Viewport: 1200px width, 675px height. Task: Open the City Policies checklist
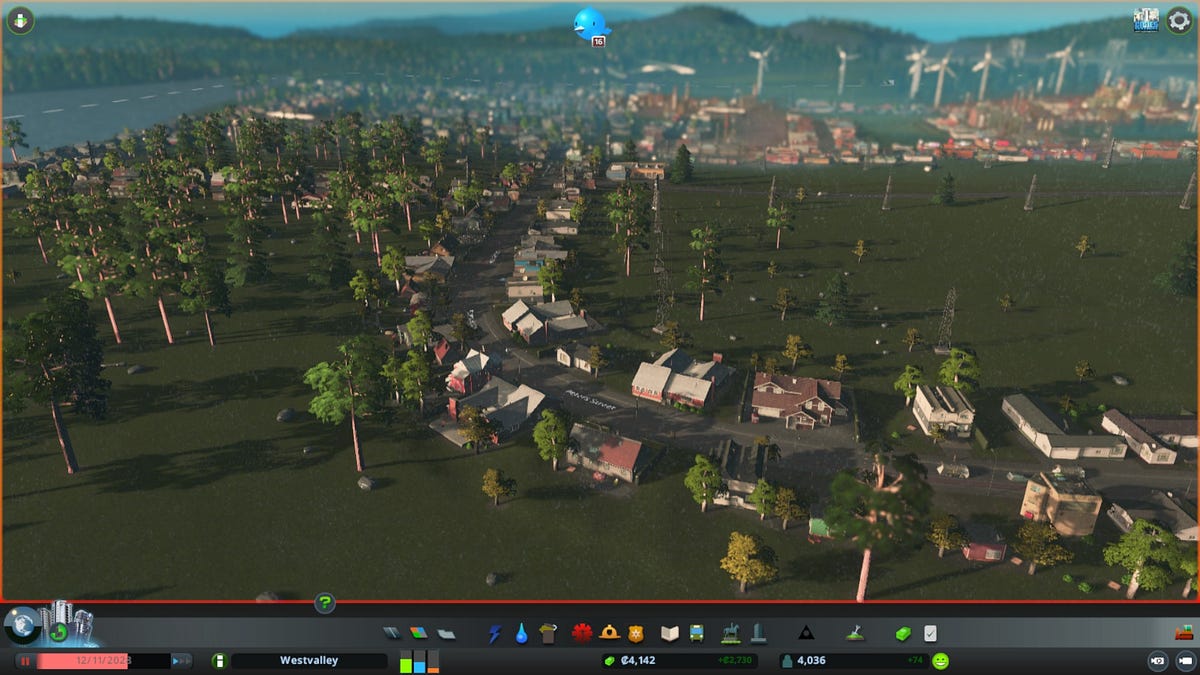click(x=931, y=633)
